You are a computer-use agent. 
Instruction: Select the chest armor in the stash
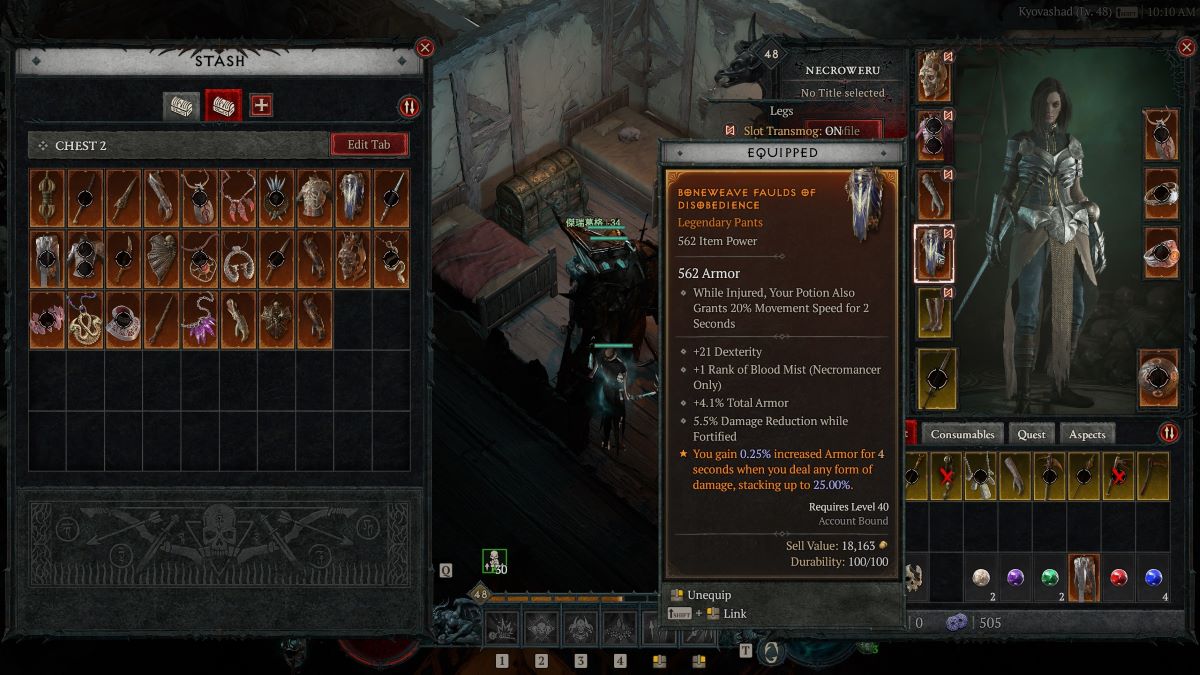(x=315, y=197)
